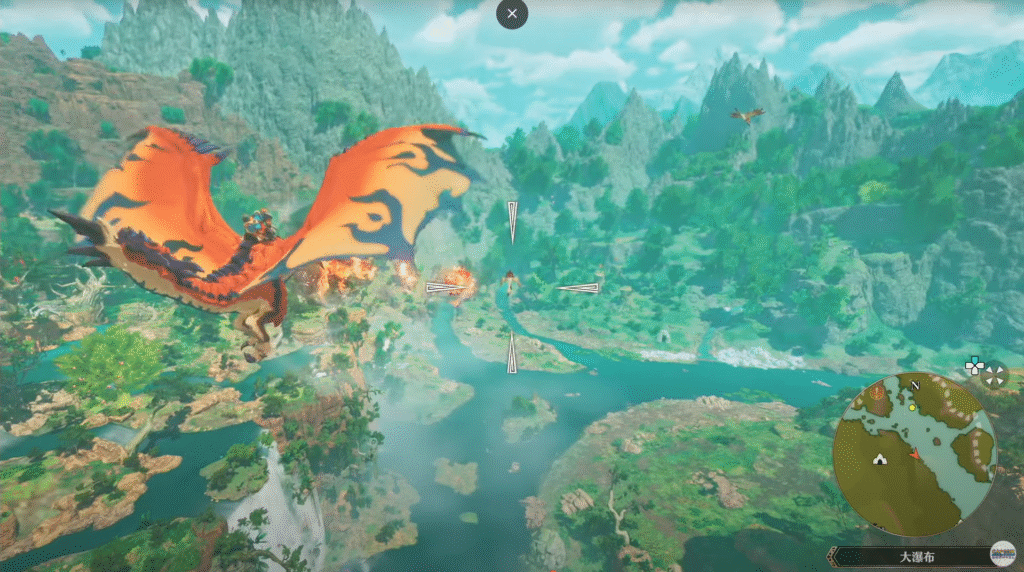Viewport: 1024px width, 572px height.
Task: Open the circular minimap
Action: point(914,455)
